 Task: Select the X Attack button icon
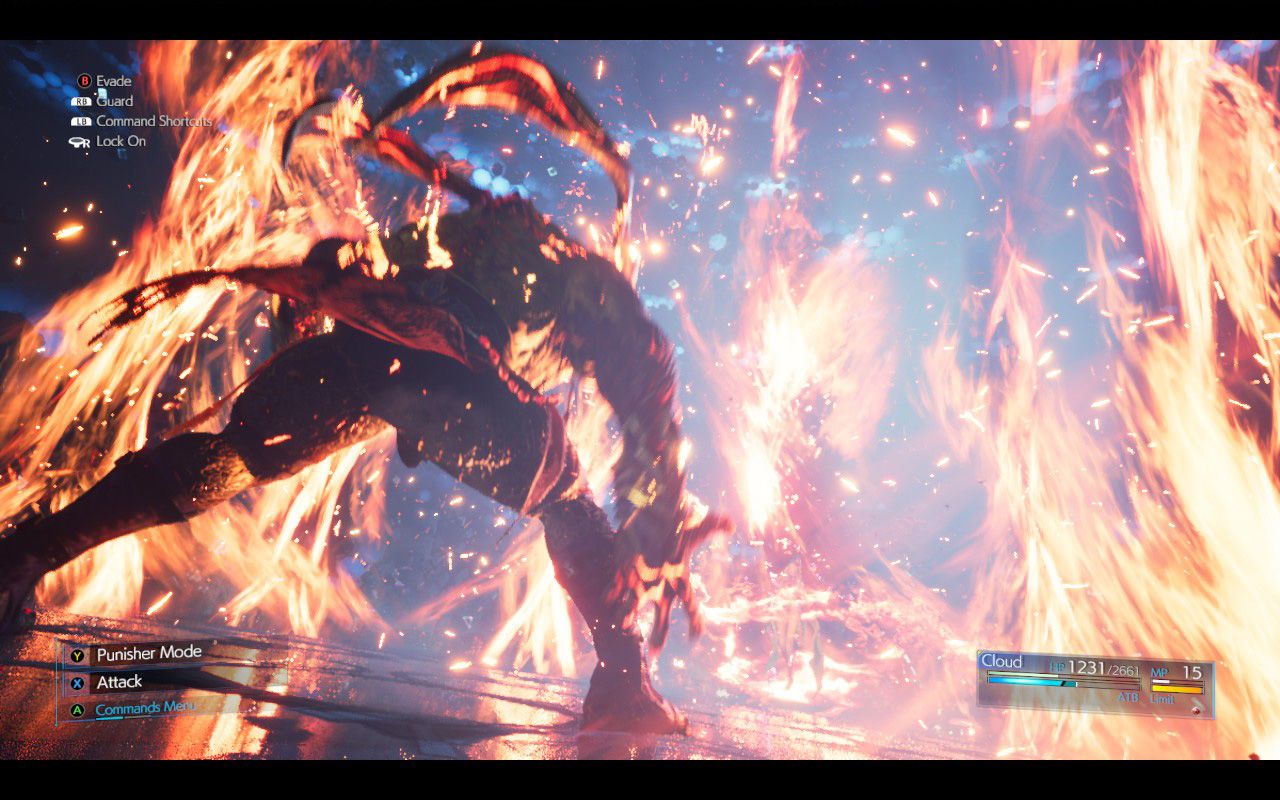[77, 683]
